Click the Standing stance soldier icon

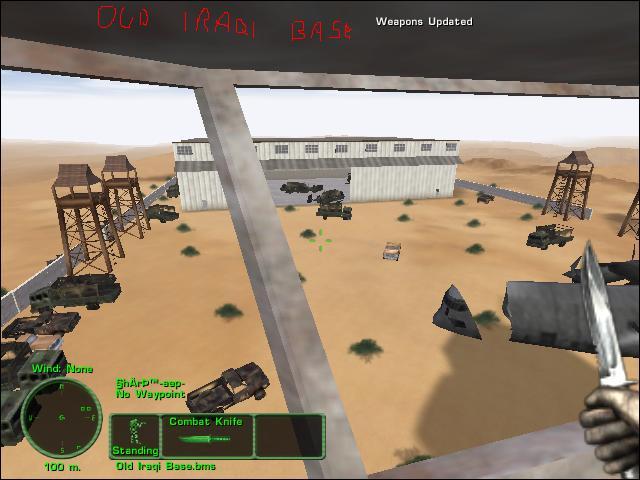[x=134, y=432]
